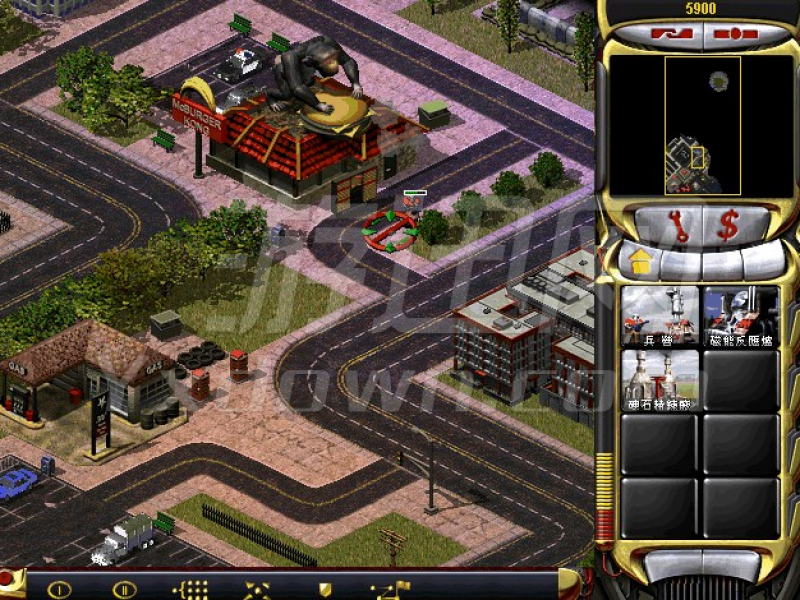Queue the Tesla Reactor building cameo

pos(741,316)
